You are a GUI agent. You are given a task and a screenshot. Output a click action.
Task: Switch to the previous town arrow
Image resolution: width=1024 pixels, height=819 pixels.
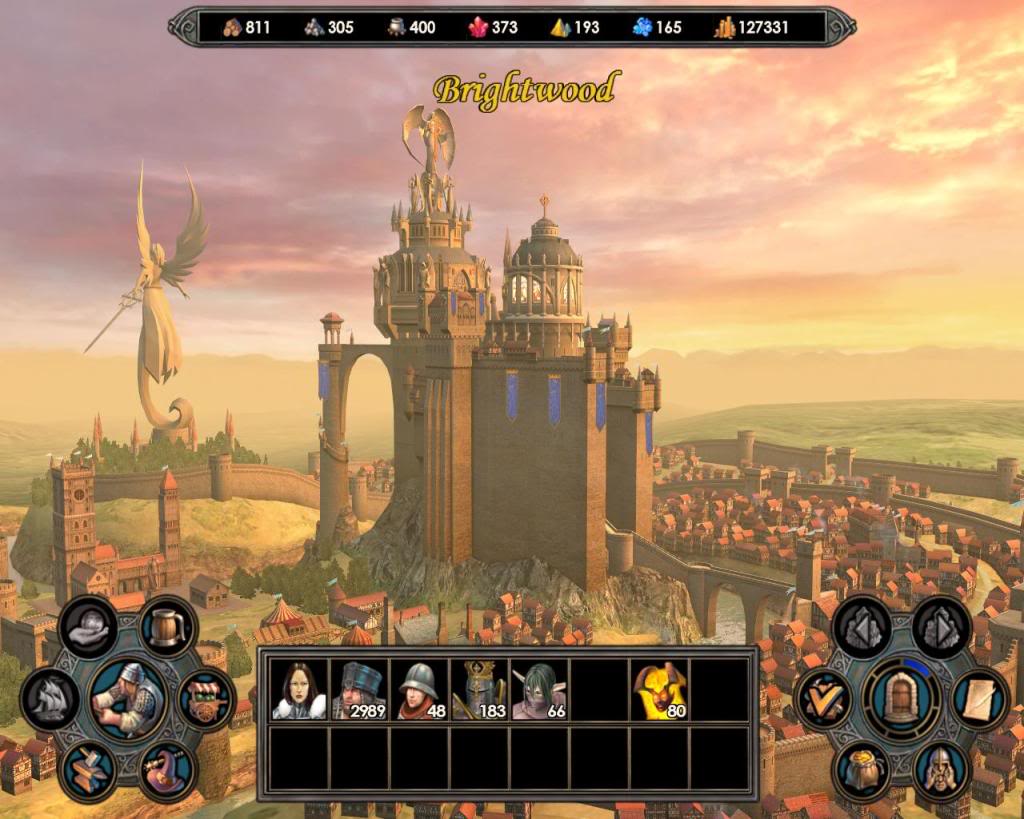pos(862,627)
